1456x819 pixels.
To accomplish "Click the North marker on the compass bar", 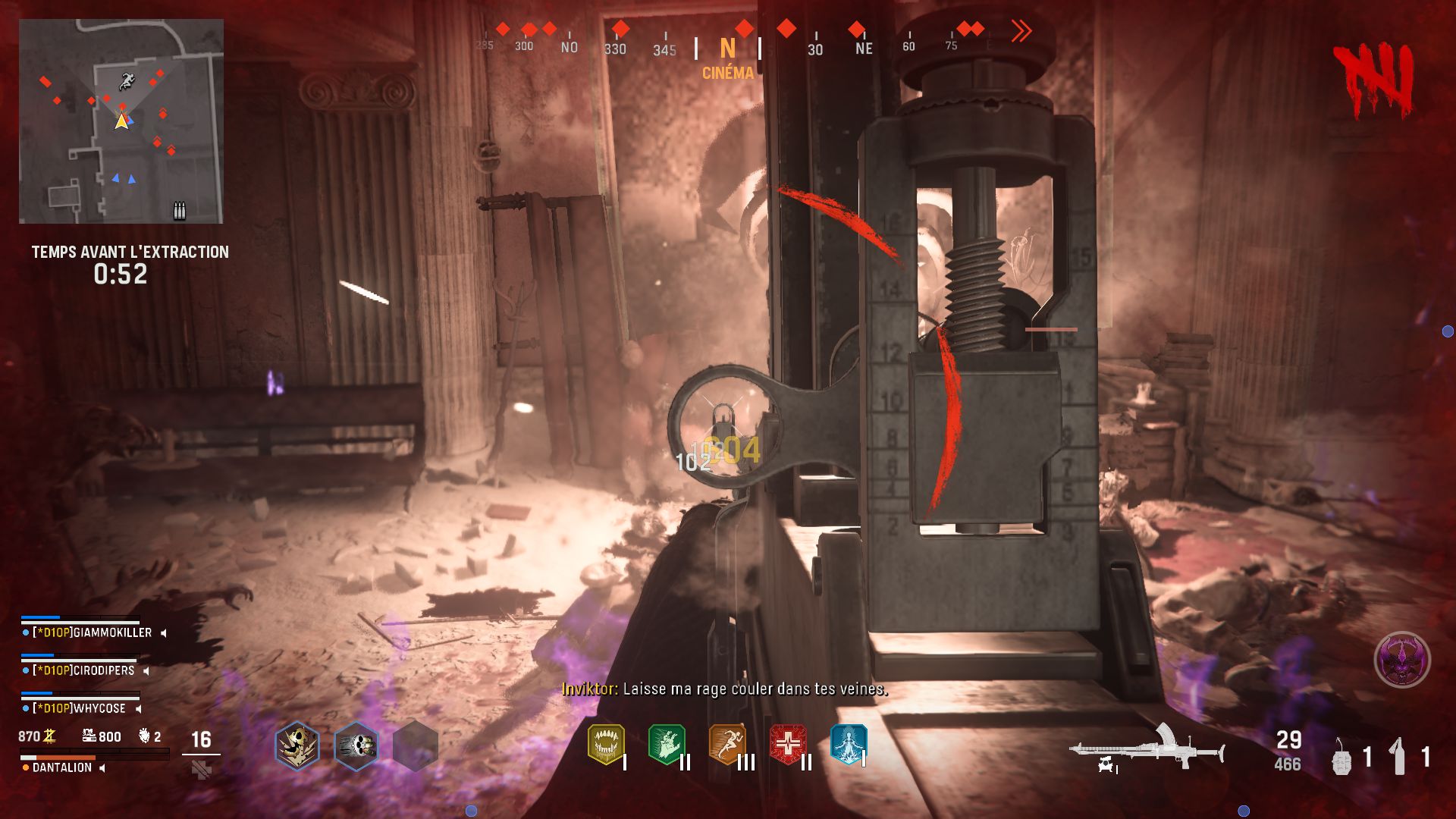I will point(728,49).
